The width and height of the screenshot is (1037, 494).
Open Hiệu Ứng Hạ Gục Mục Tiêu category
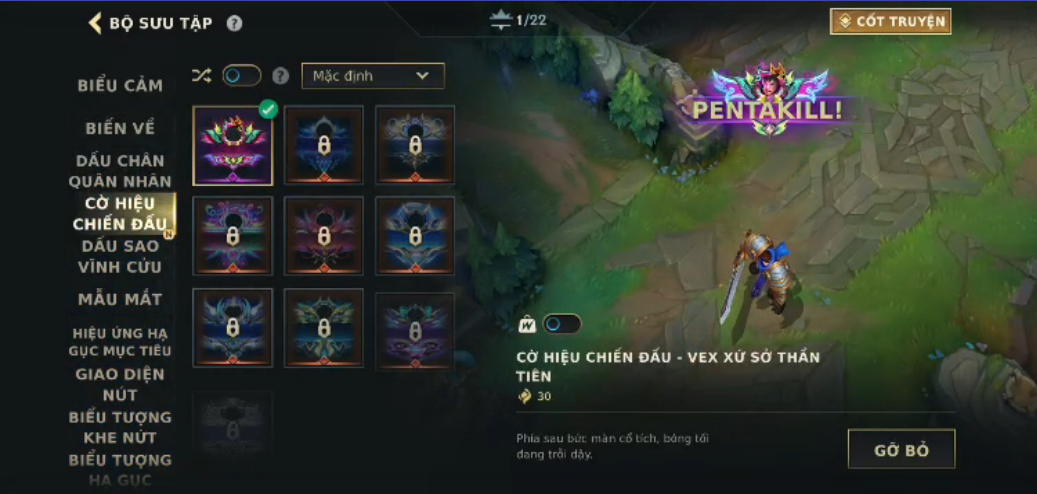click(x=120, y=341)
